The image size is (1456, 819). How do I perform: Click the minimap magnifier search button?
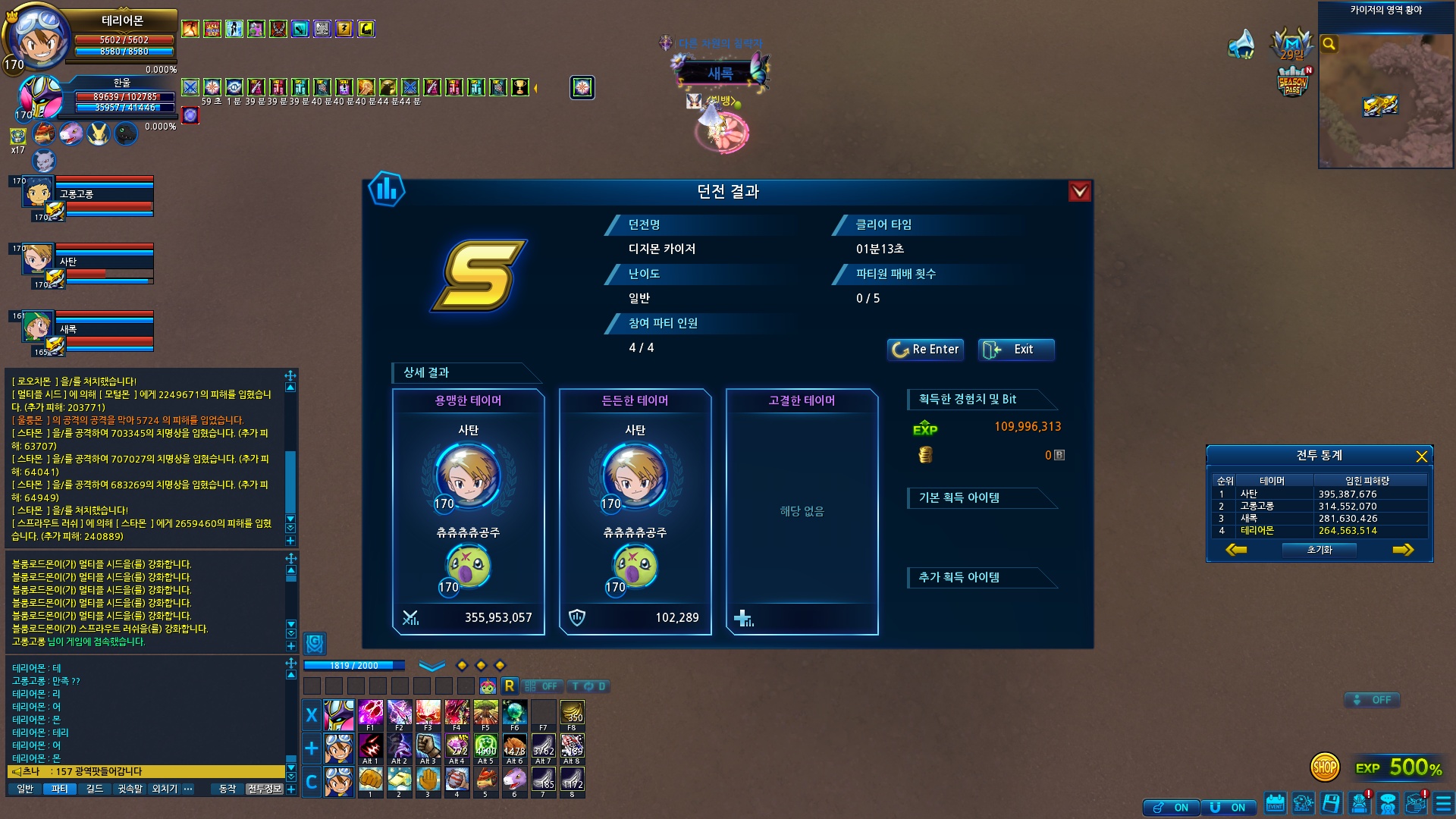1329,44
